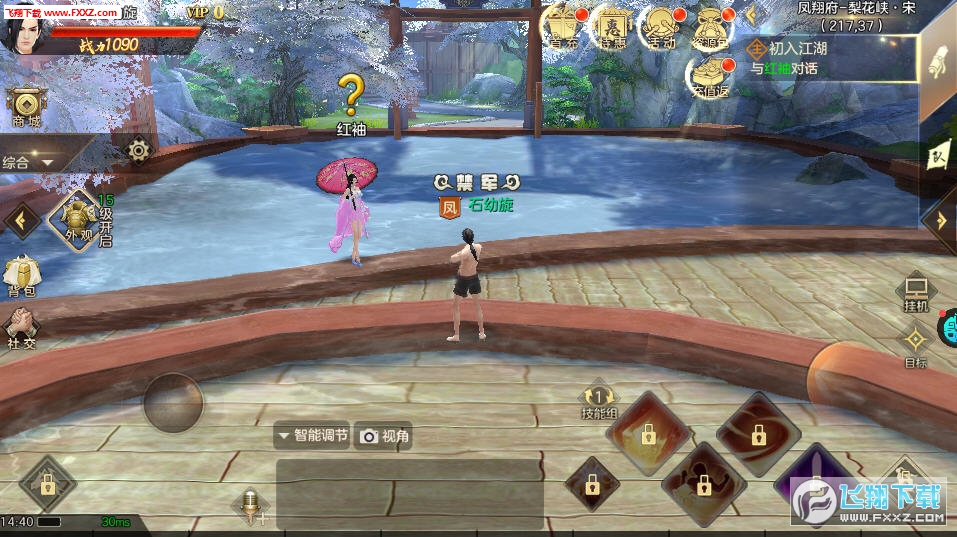The width and height of the screenshot is (957, 537).
Task: Open the 社交 social menu
Action: point(21,328)
